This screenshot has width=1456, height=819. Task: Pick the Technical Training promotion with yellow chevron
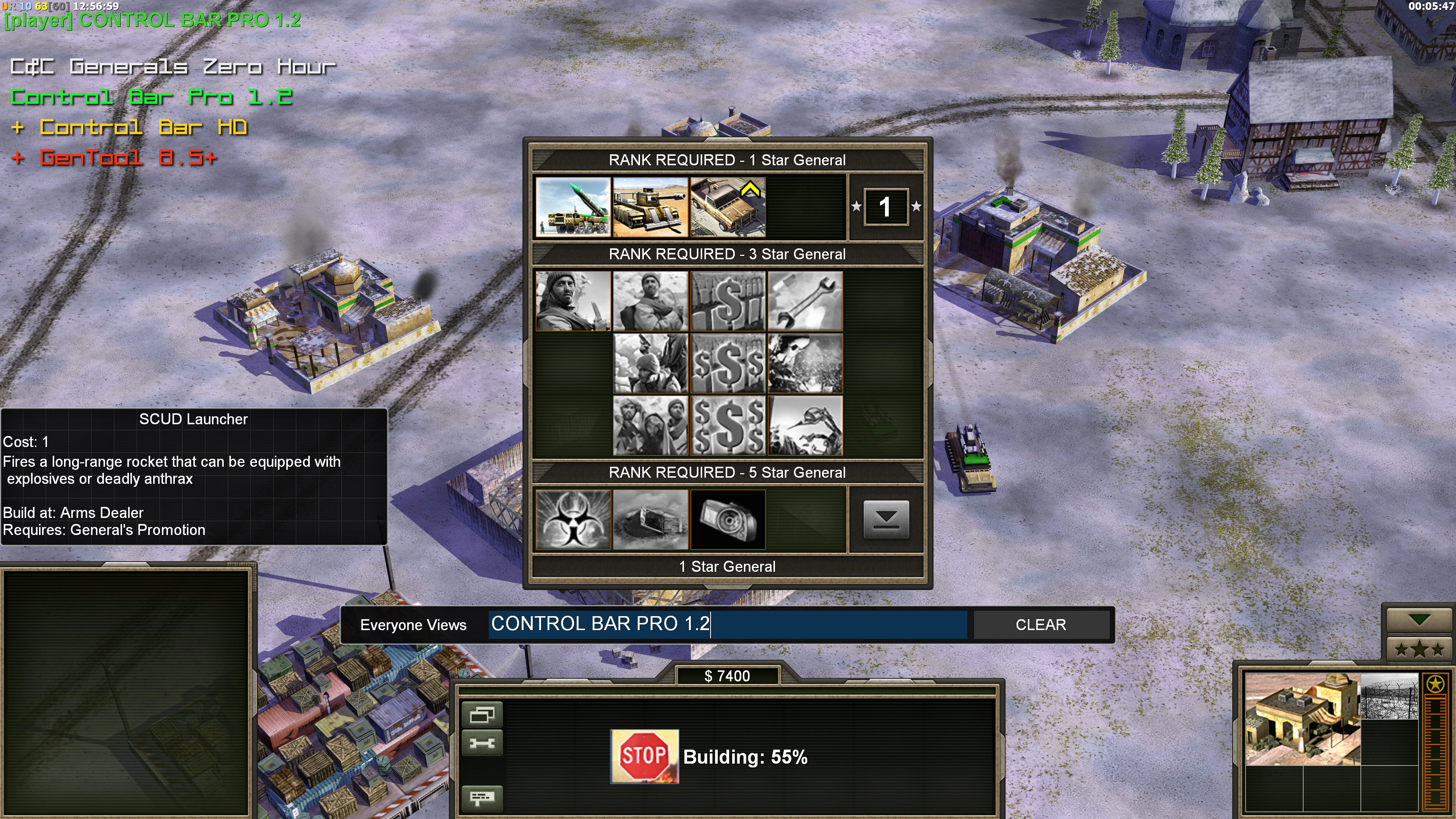(728, 207)
